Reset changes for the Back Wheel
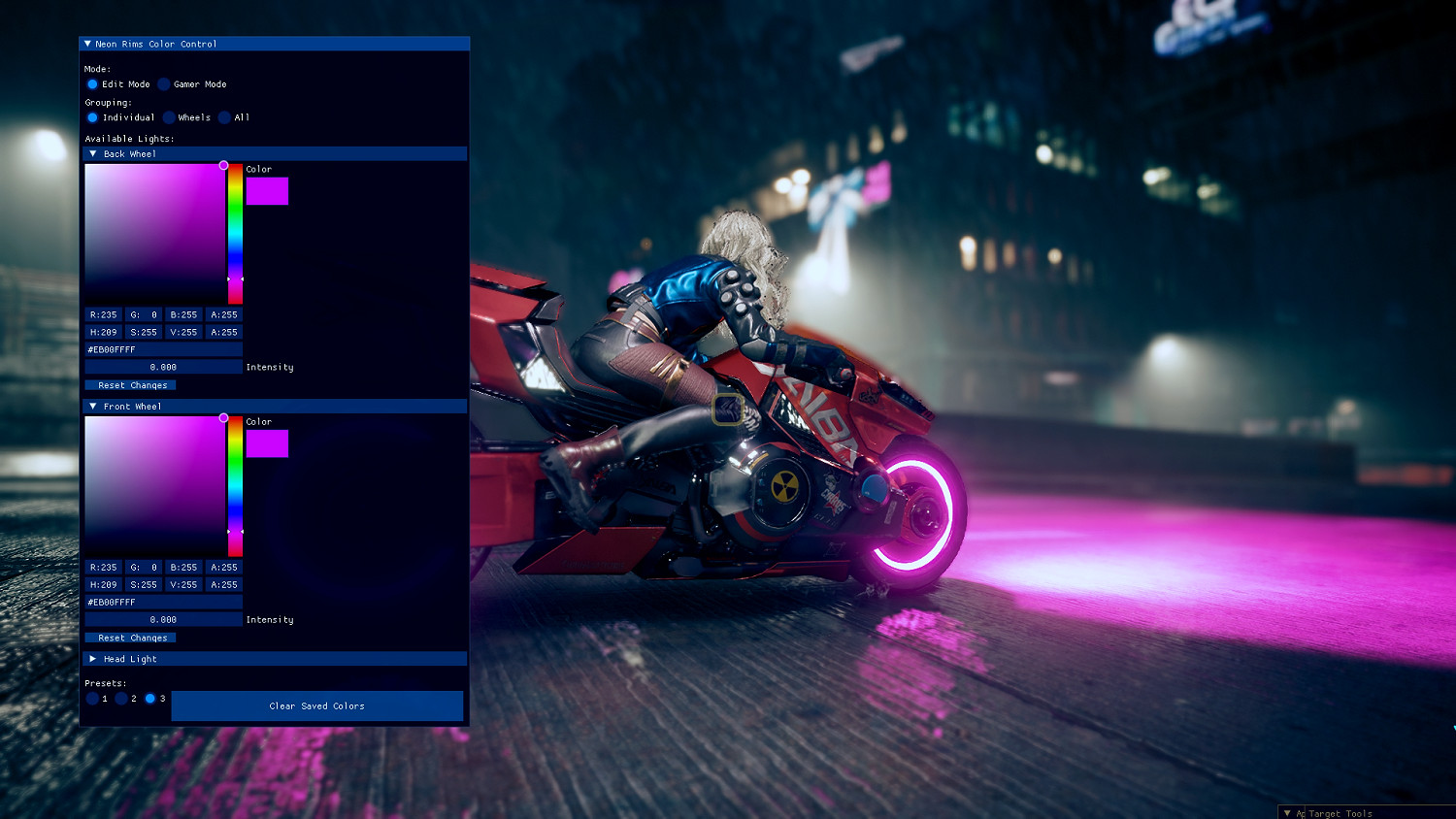This screenshot has width=1456, height=819. click(131, 385)
